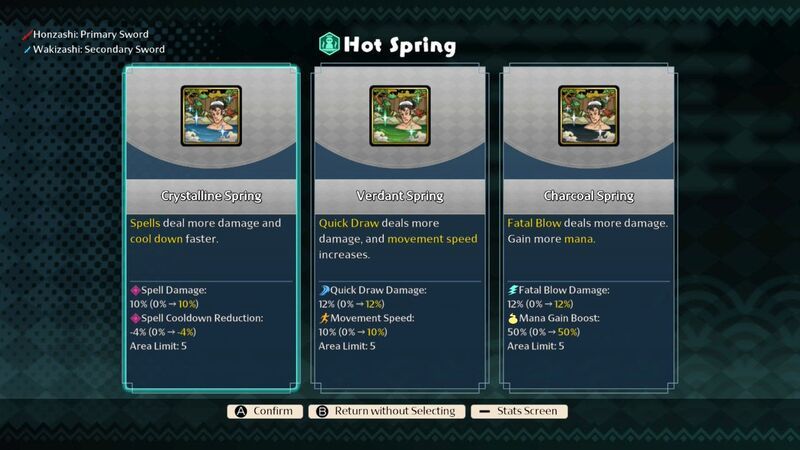Image resolution: width=800 pixels, height=450 pixels.
Task: Return without Selecting a spring
Action: [387, 411]
